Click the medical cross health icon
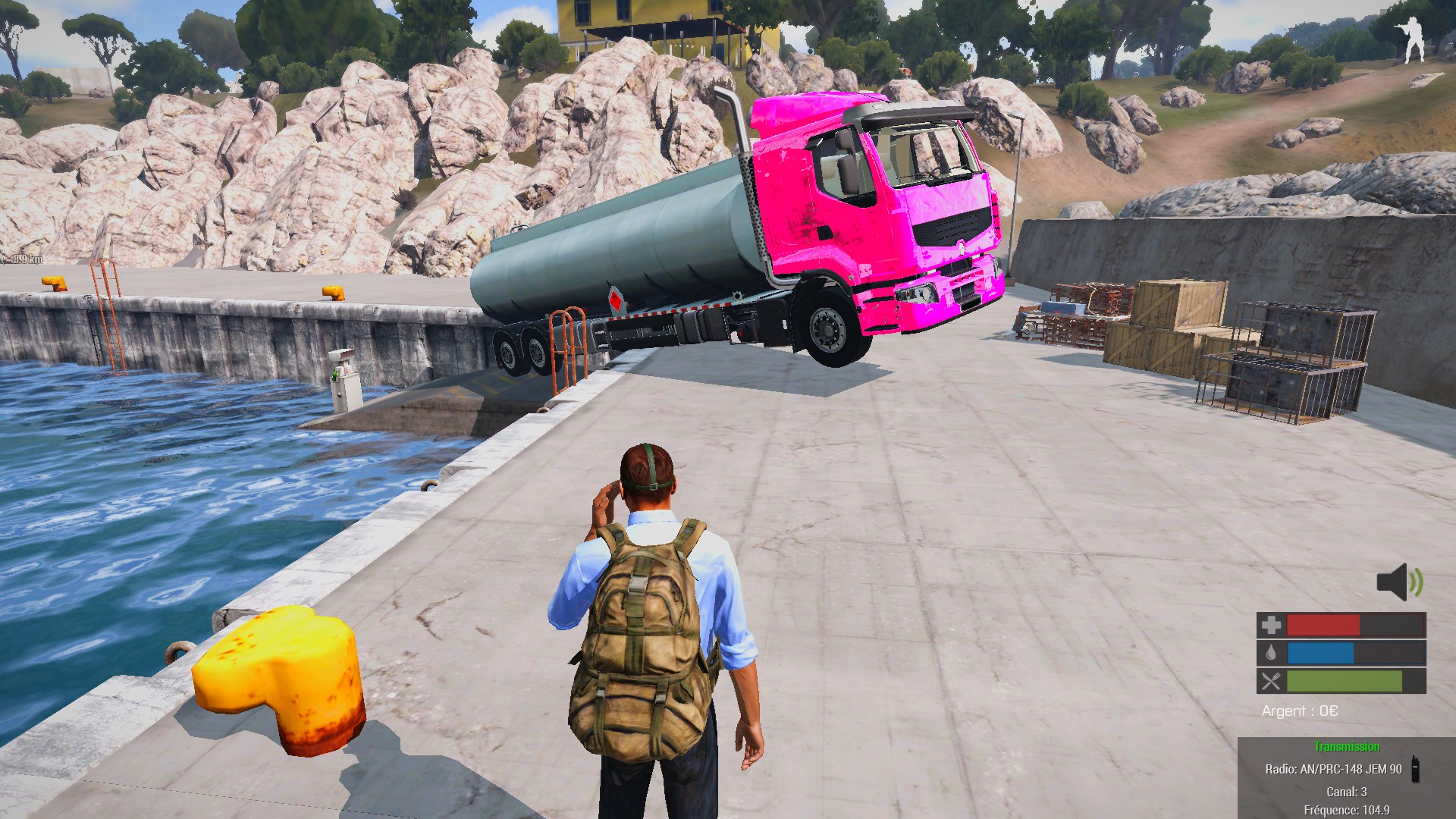 1270,625
